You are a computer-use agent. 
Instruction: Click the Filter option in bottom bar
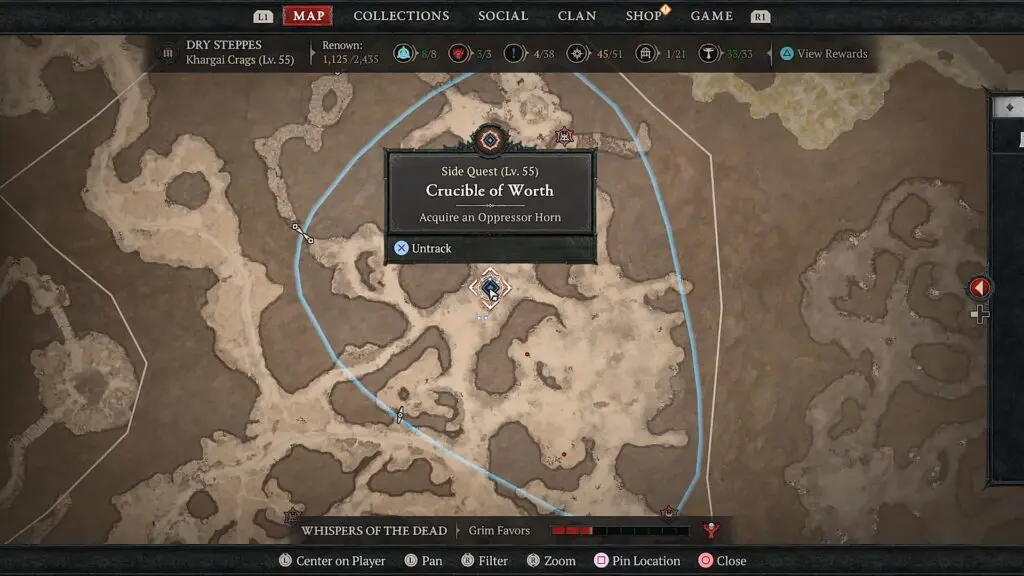[483, 561]
